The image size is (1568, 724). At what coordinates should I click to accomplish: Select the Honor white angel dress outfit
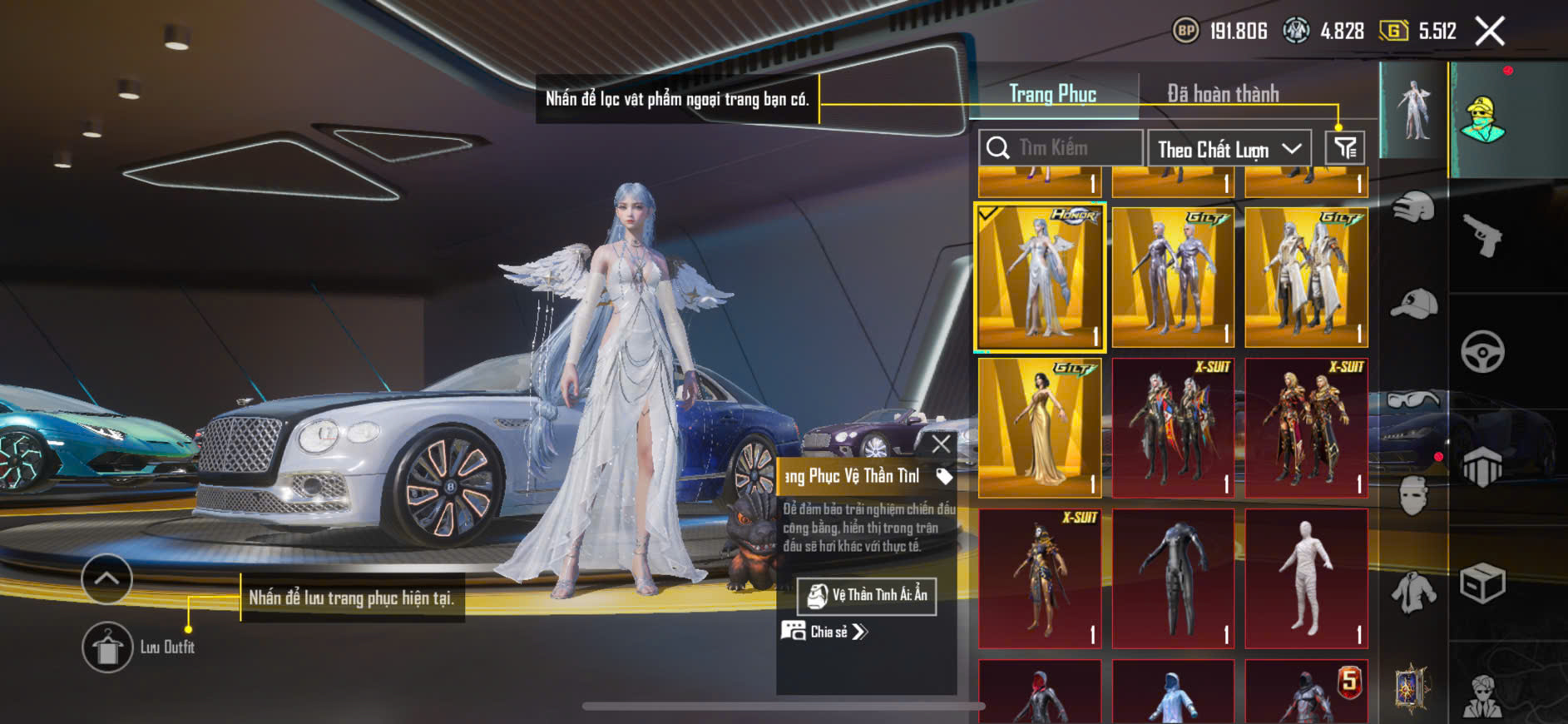click(1040, 278)
